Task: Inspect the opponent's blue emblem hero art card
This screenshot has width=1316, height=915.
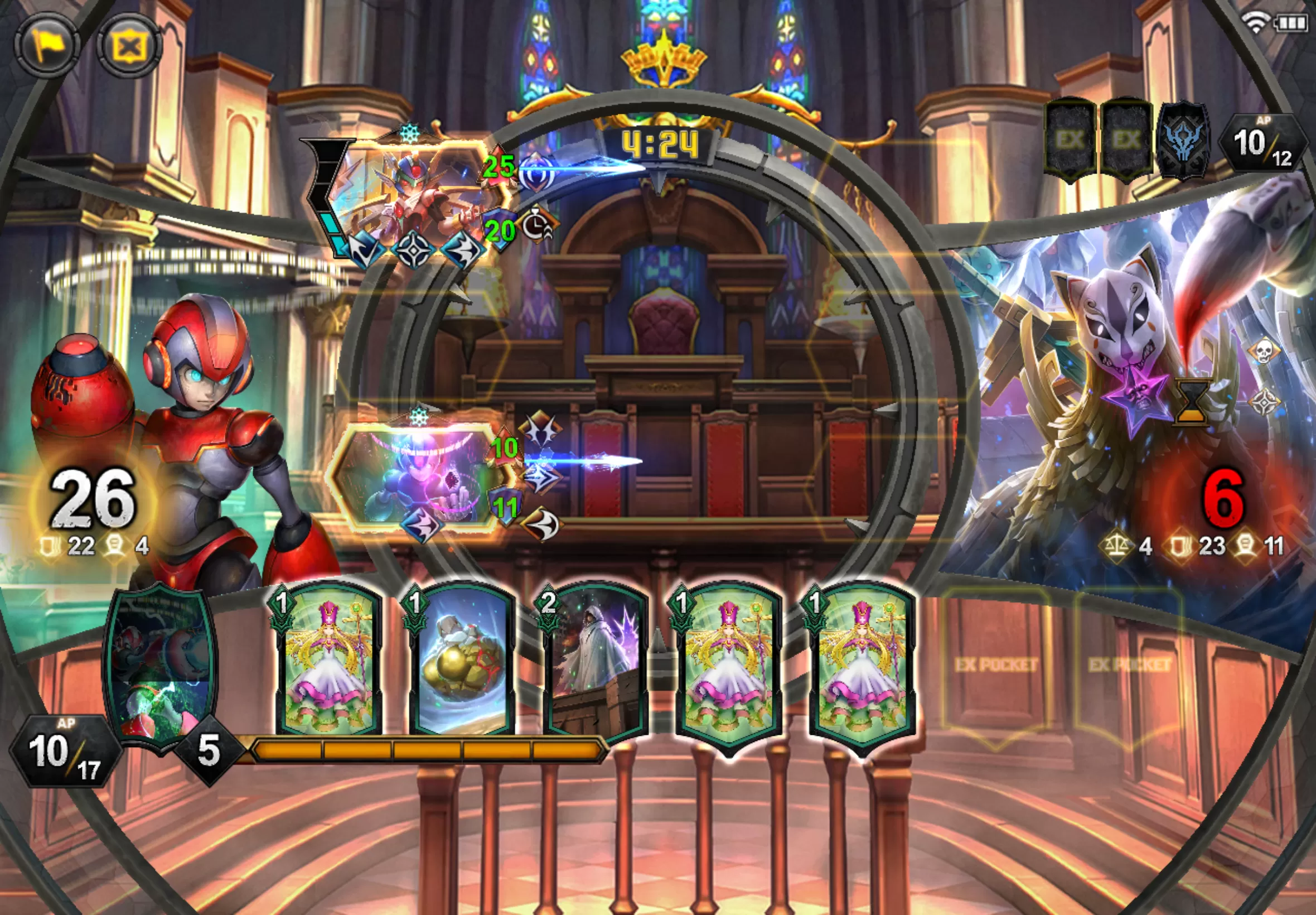Action: coord(1184,141)
